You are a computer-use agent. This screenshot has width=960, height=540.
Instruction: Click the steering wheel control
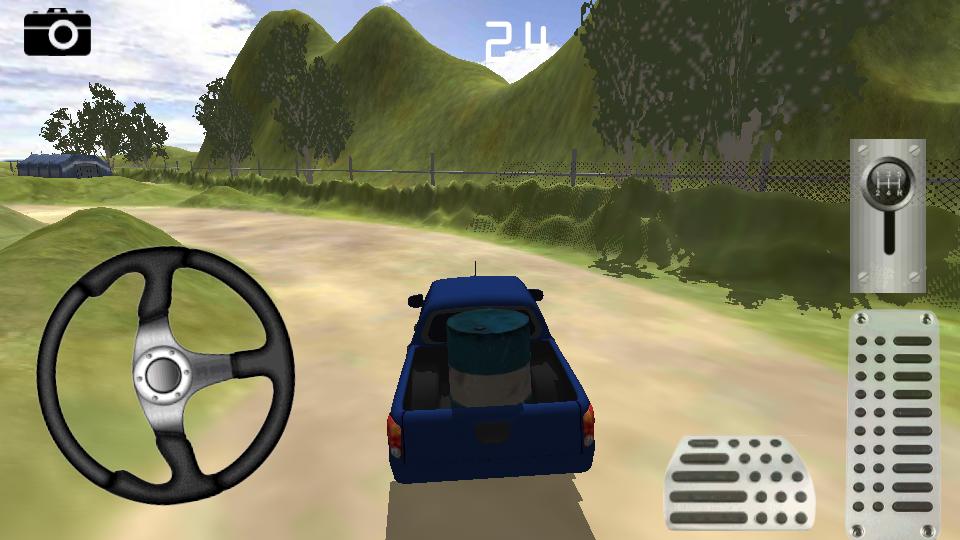[165, 373]
